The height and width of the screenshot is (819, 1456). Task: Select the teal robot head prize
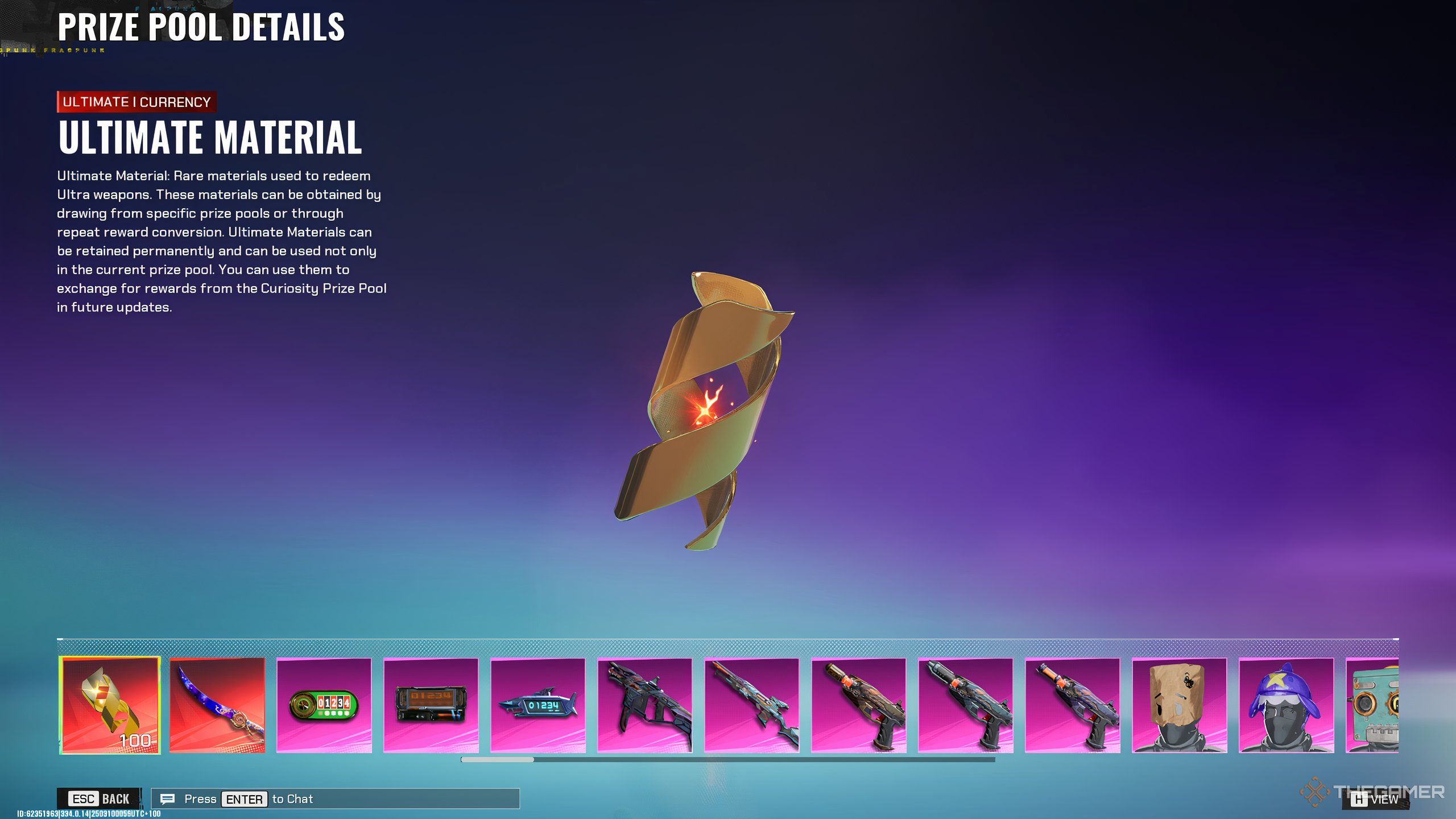click(1372, 705)
